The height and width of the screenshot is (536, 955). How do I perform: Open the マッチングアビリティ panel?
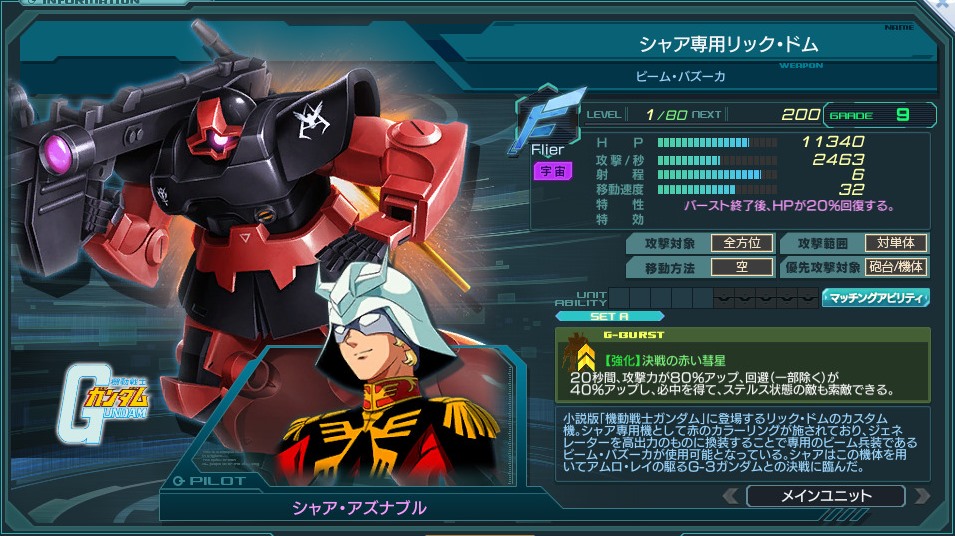876,298
